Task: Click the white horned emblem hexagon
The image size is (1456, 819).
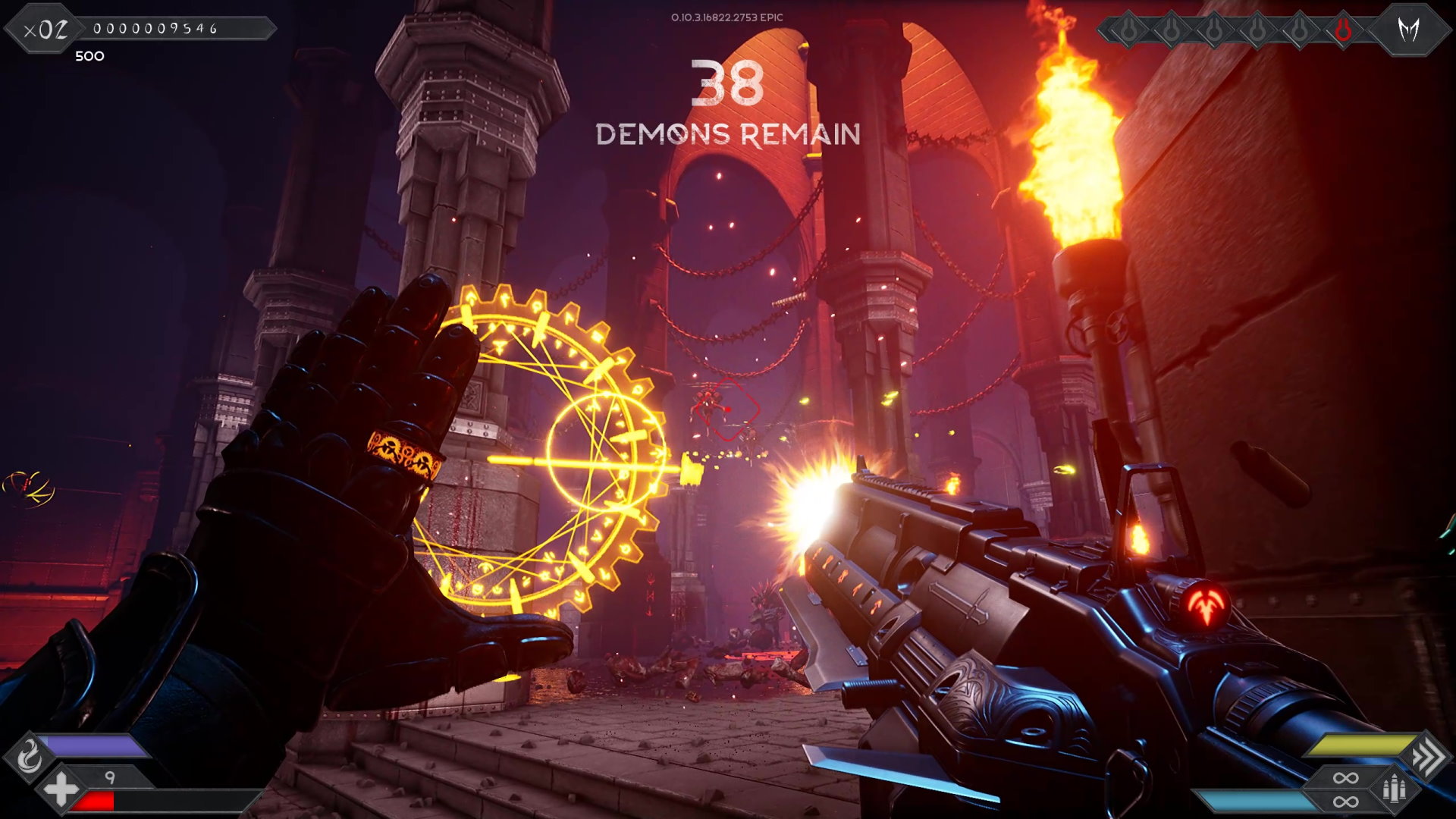Action: click(1409, 30)
